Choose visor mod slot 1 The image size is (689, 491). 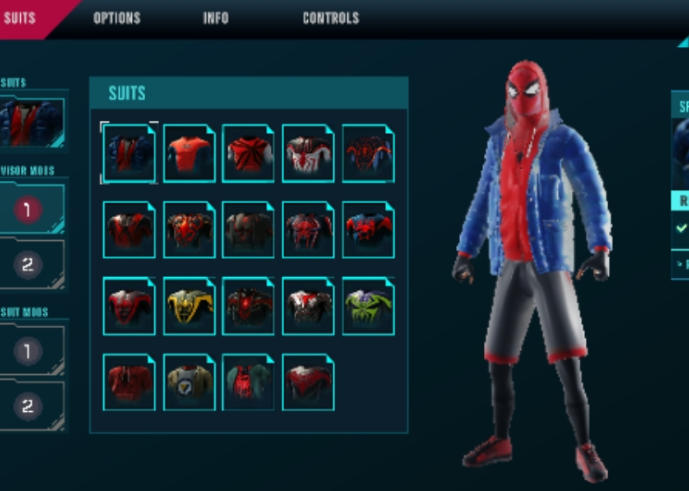point(30,209)
